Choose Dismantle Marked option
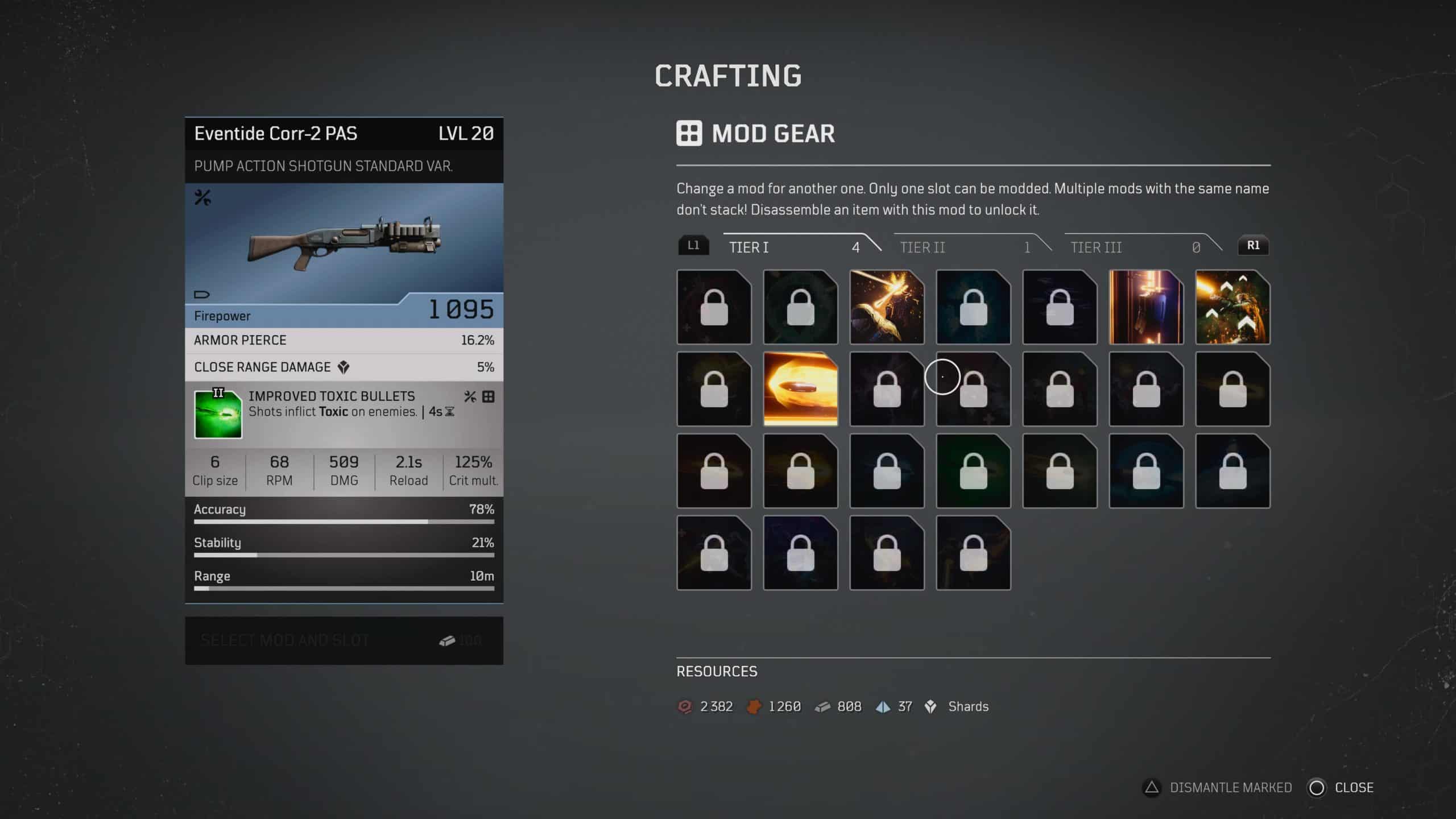Image resolution: width=1456 pixels, height=819 pixels. click(1217, 788)
